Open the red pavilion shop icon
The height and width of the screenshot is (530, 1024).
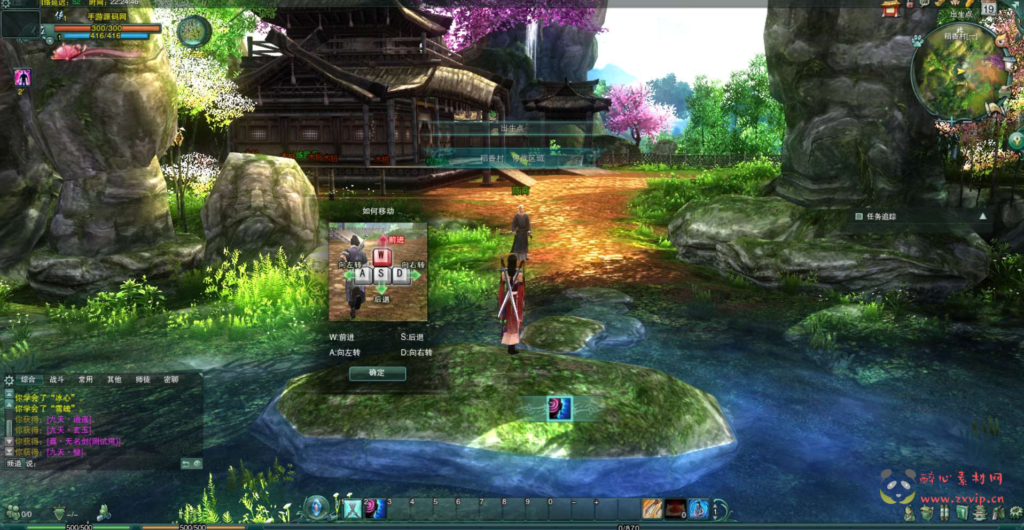[x=891, y=9]
